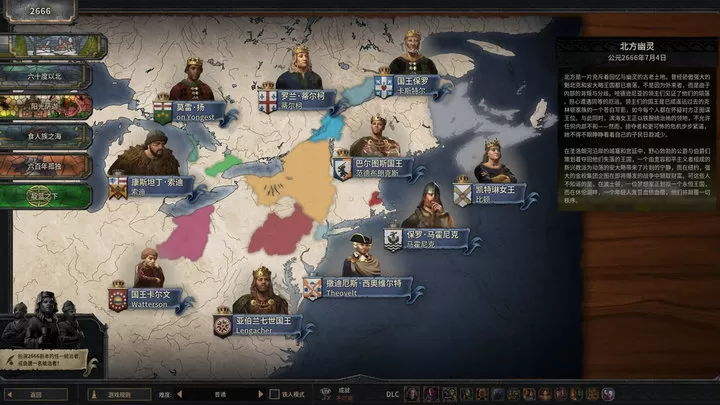Choose 国王卡尔文 Watterson
Viewport: 720px width, 405px height.
(148, 299)
